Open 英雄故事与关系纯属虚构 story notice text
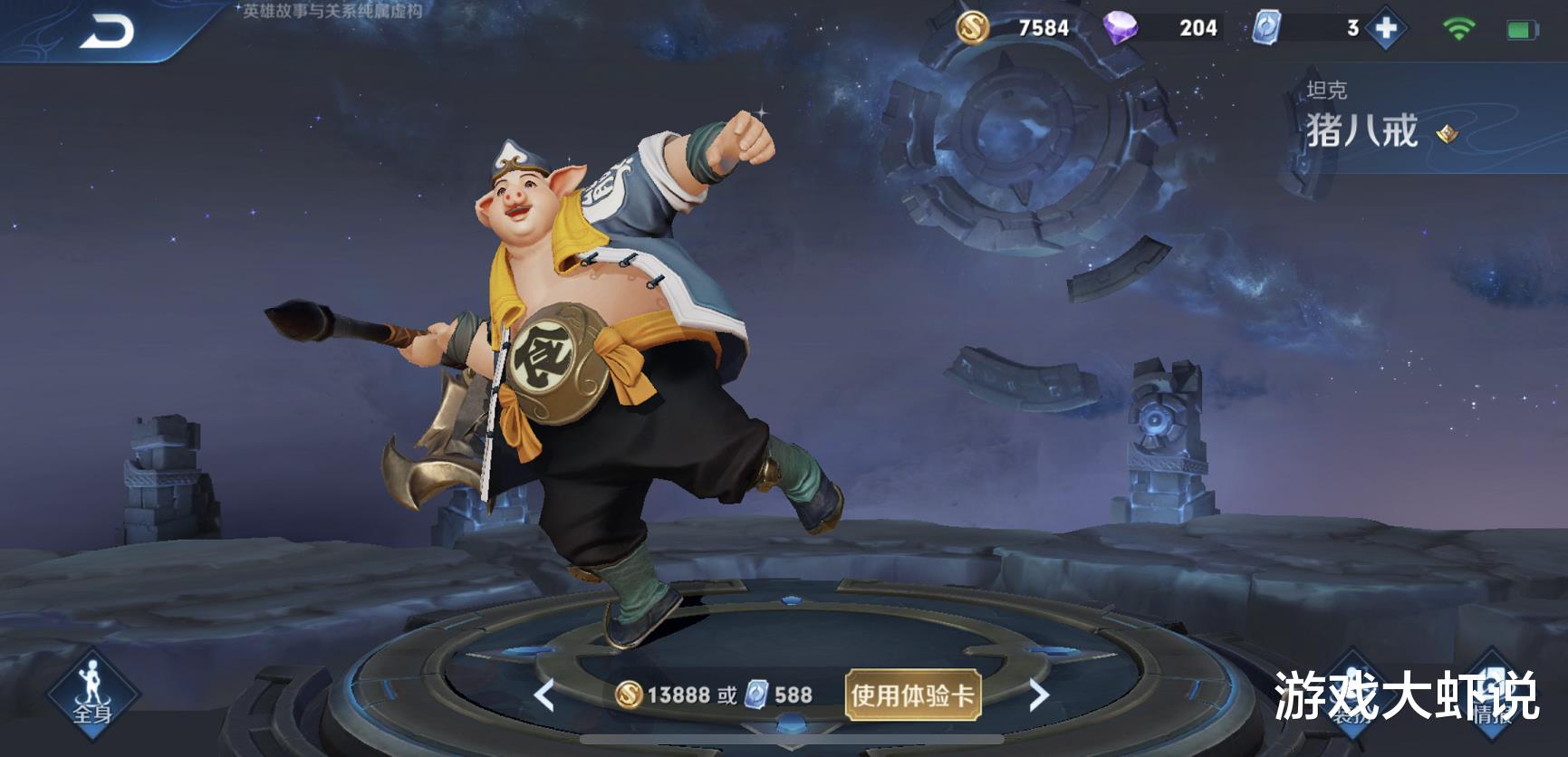The width and height of the screenshot is (1568, 757). tap(333, 11)
